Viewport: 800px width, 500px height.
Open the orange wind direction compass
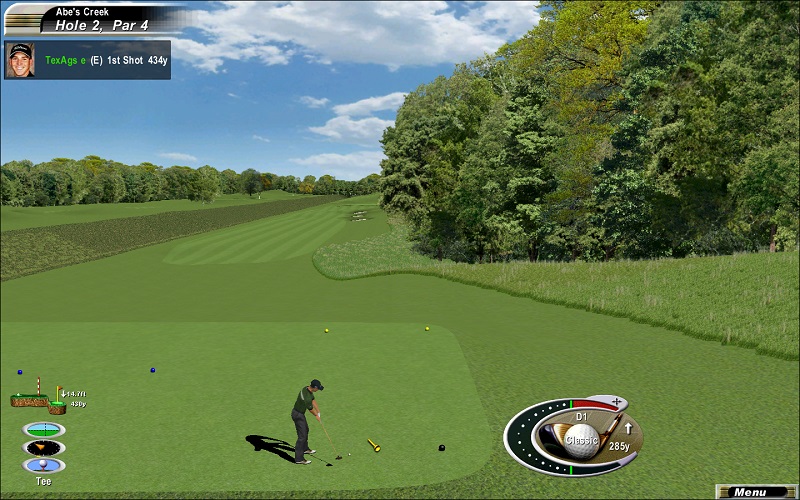pos(44,447)
